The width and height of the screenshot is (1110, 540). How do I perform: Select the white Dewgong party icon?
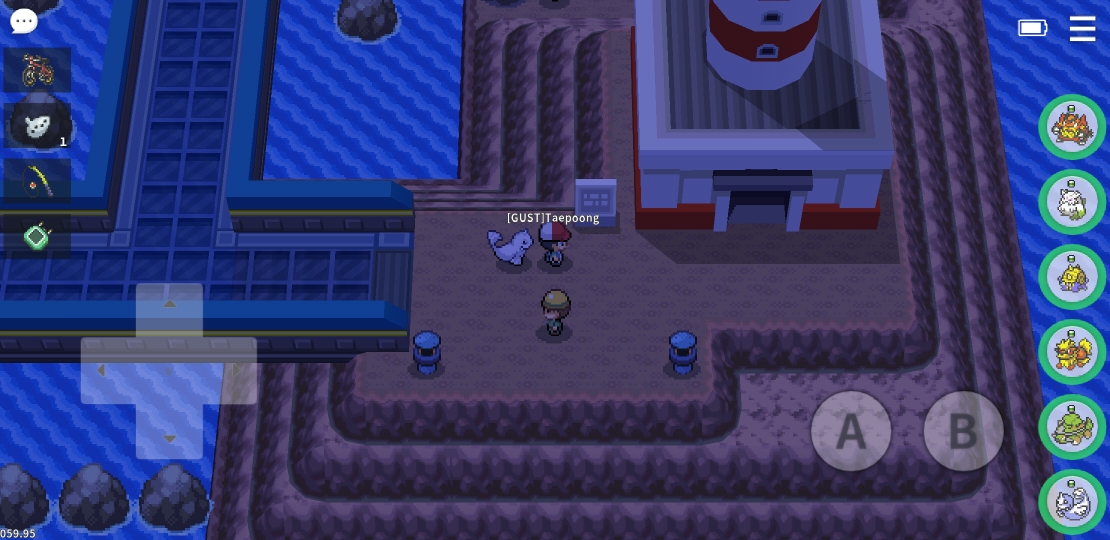(1072, 501)
